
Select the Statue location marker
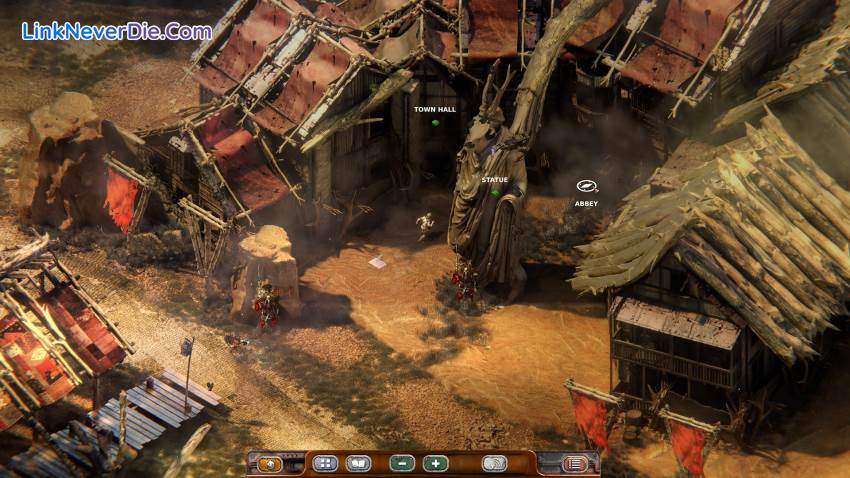pyautogui.click(x=494, y=191)
